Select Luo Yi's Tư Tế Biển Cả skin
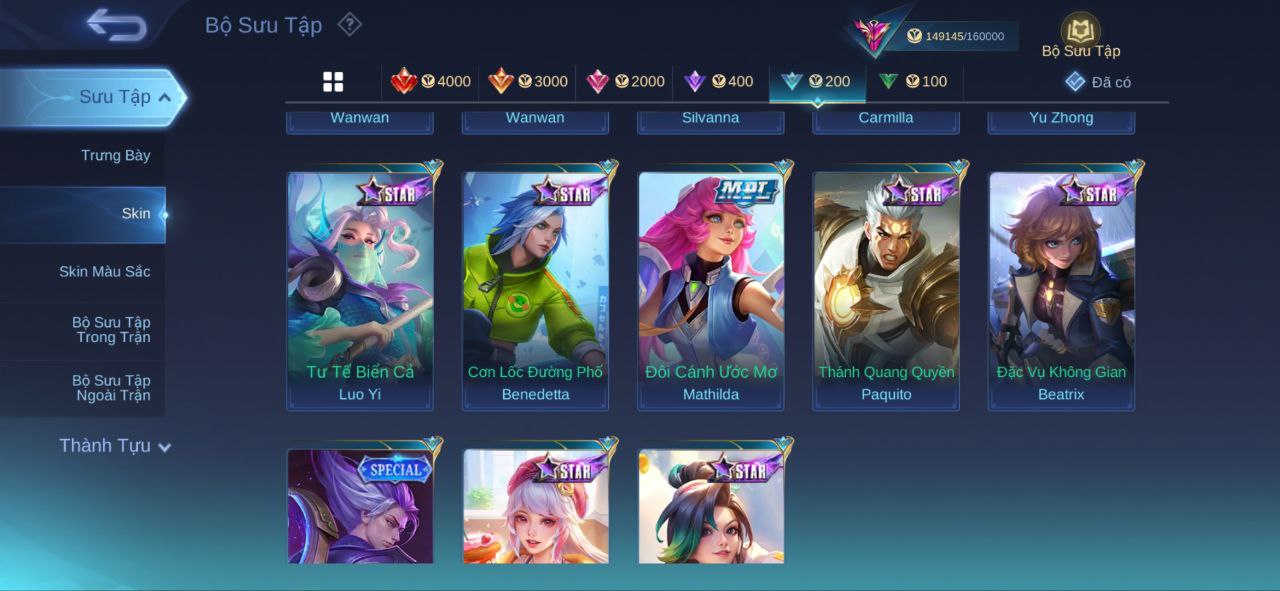 pos(360,290)
